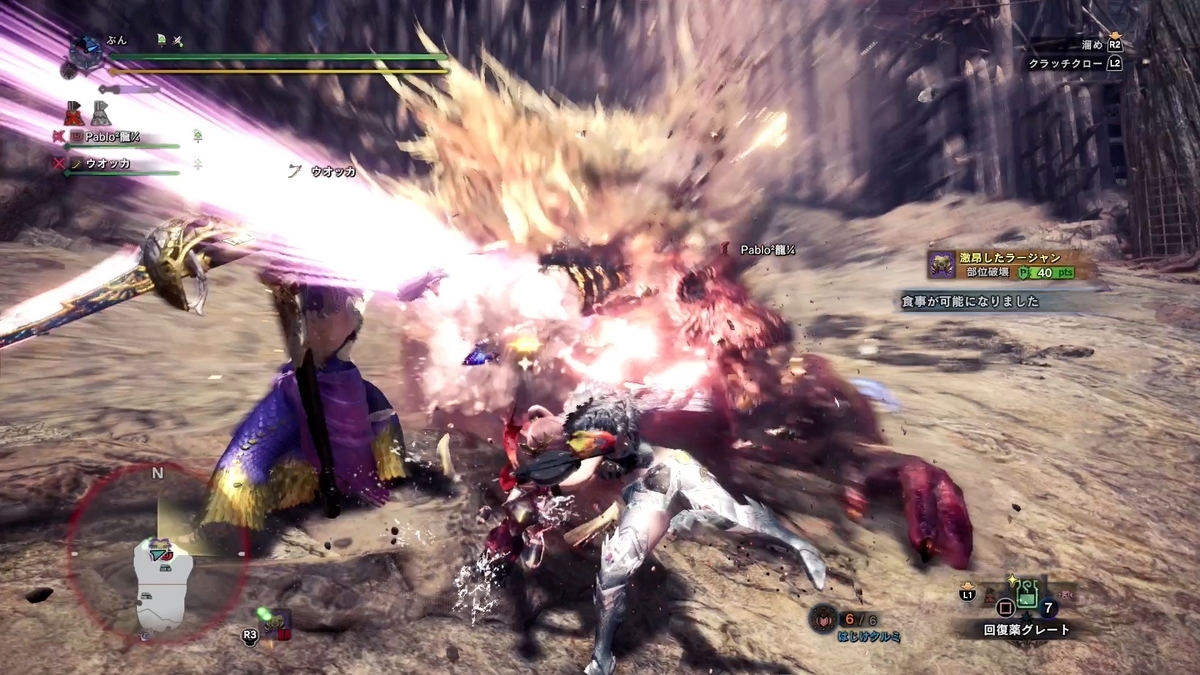Select the 回復薬グレート item icon
This screenshot has height=675, width=1200.
point(1027,594)
